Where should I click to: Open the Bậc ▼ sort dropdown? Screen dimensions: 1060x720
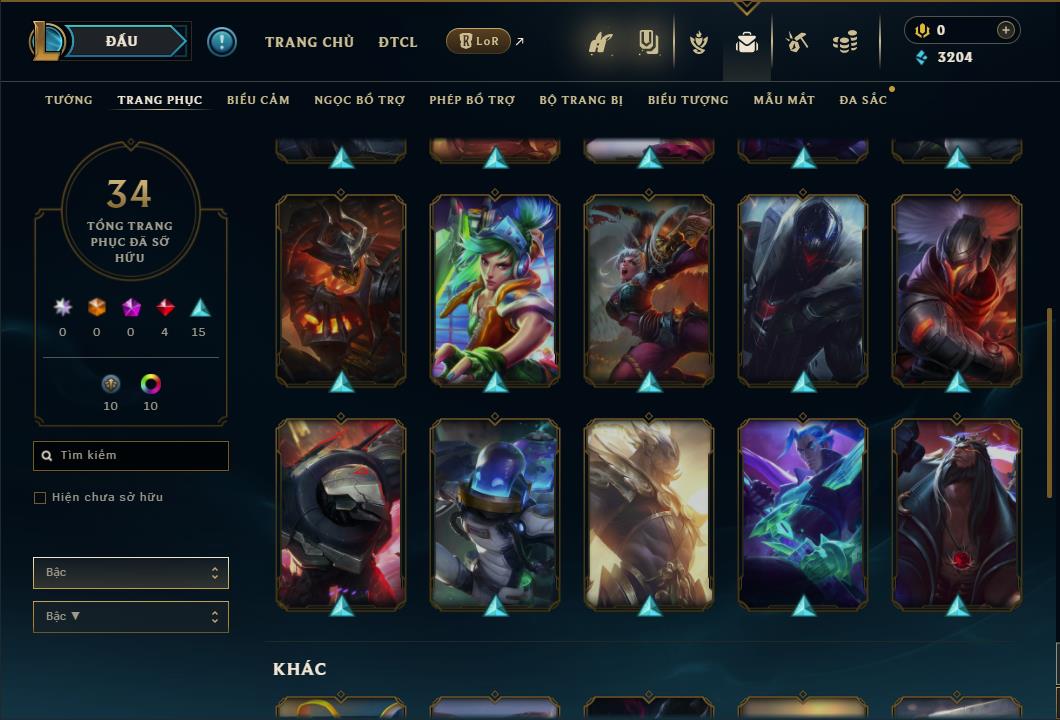[x=131, y=617]
